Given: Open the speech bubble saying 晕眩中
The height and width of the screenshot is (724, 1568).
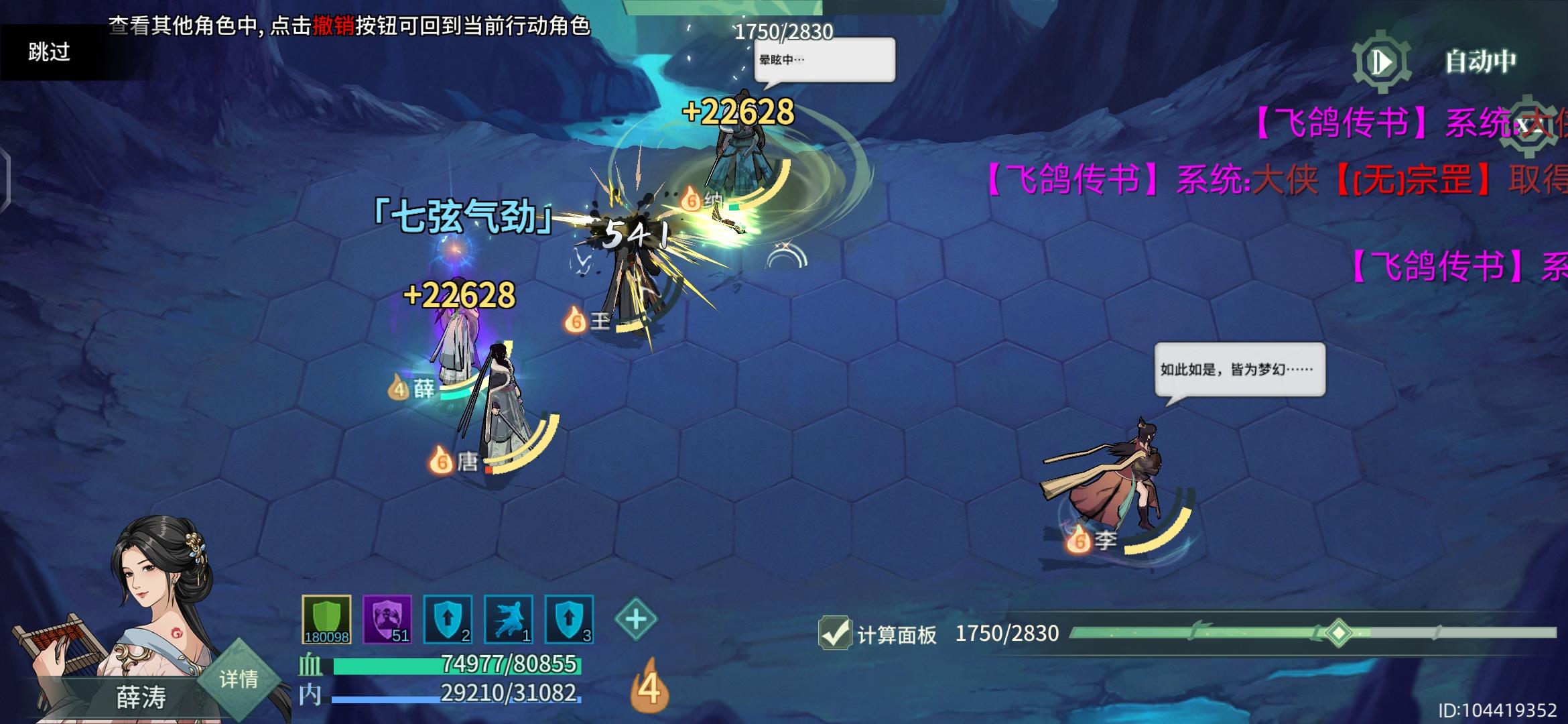Looking at the screenshot, I should coord(824,60).
